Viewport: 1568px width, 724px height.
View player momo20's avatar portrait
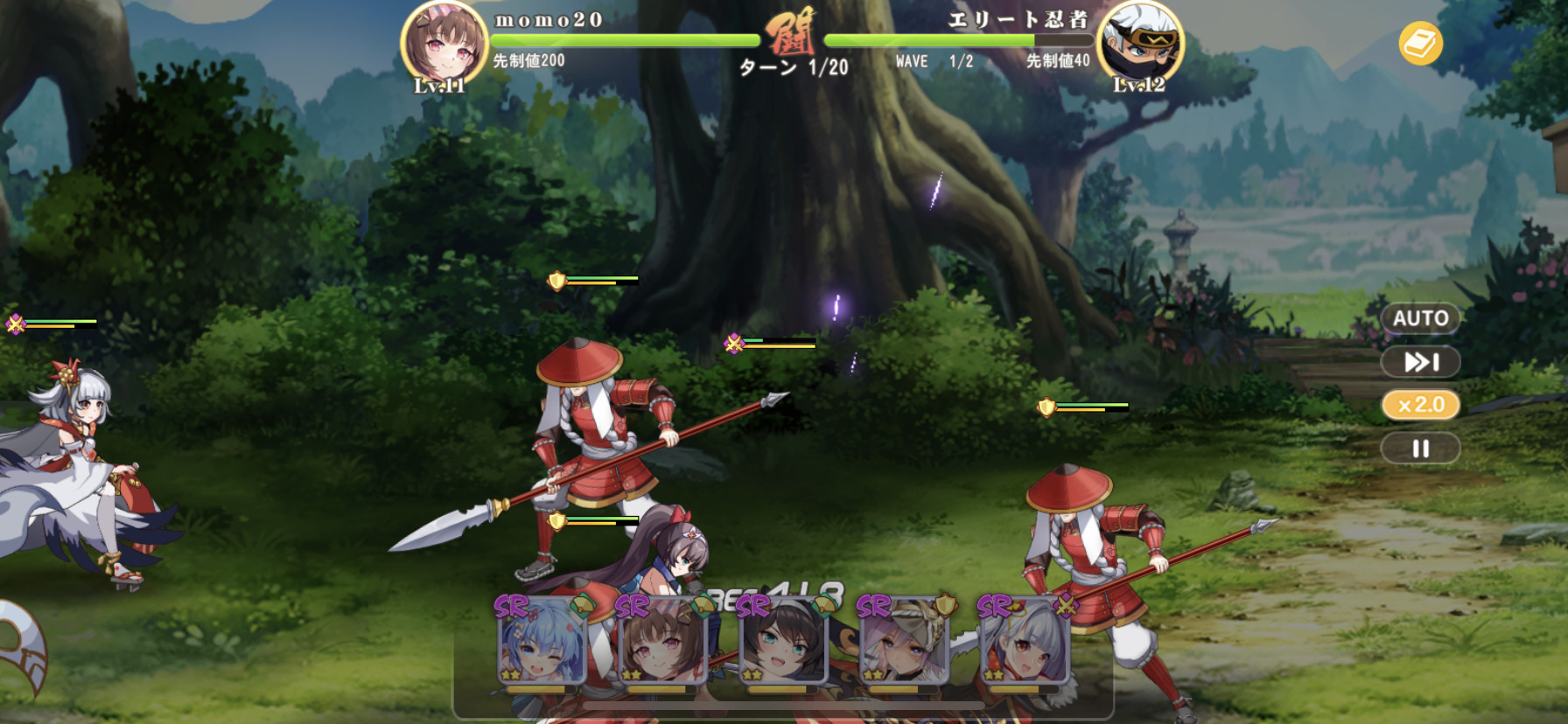[444, 44]
